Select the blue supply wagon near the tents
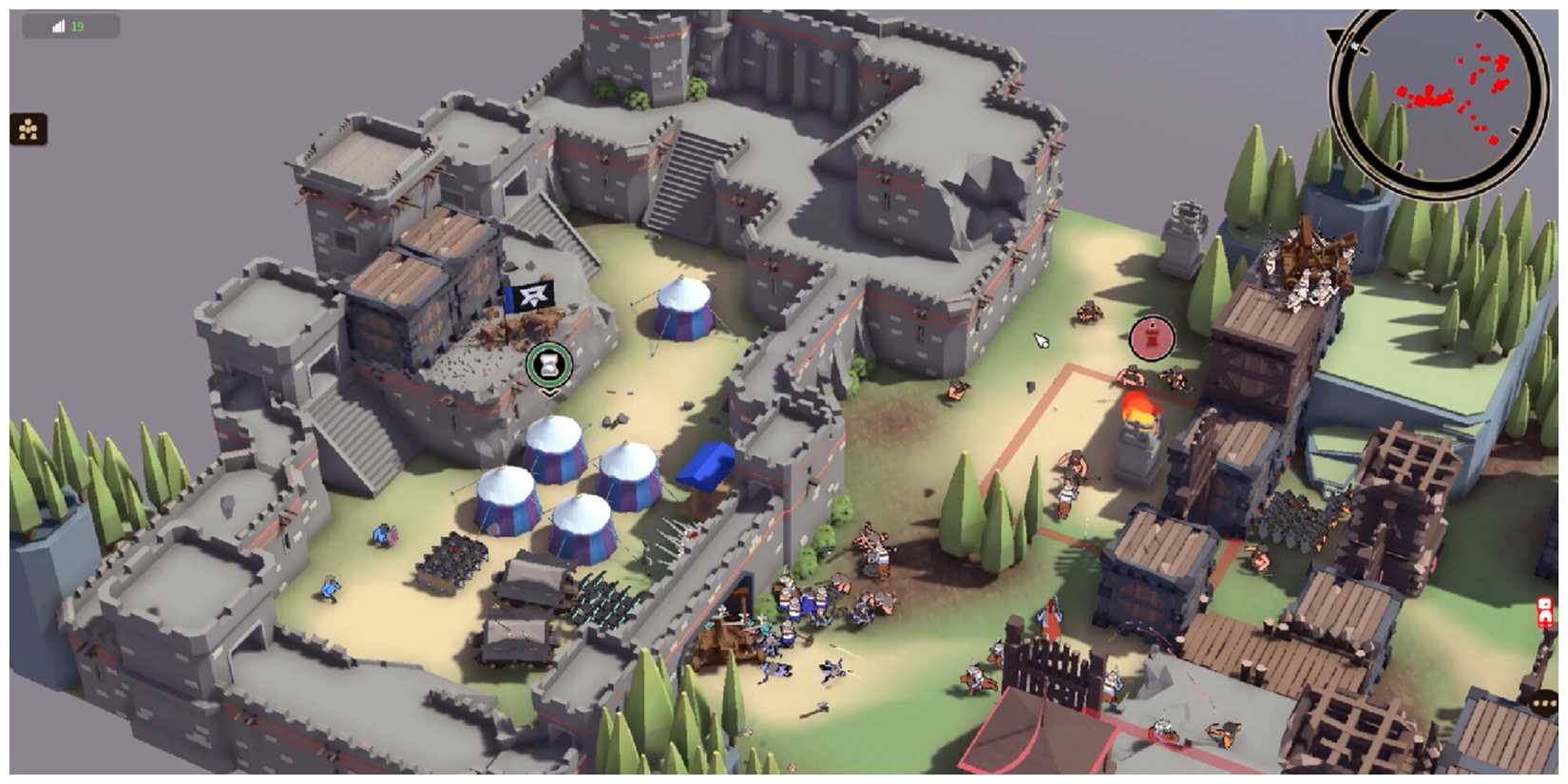This screenshot has width=1568, height=784. click(x=705, y=464)
